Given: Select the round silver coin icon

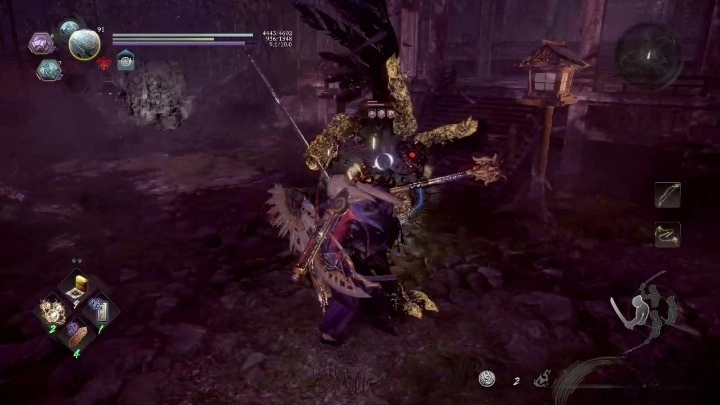Looking at the screenshot, I should tap(487, 378).
